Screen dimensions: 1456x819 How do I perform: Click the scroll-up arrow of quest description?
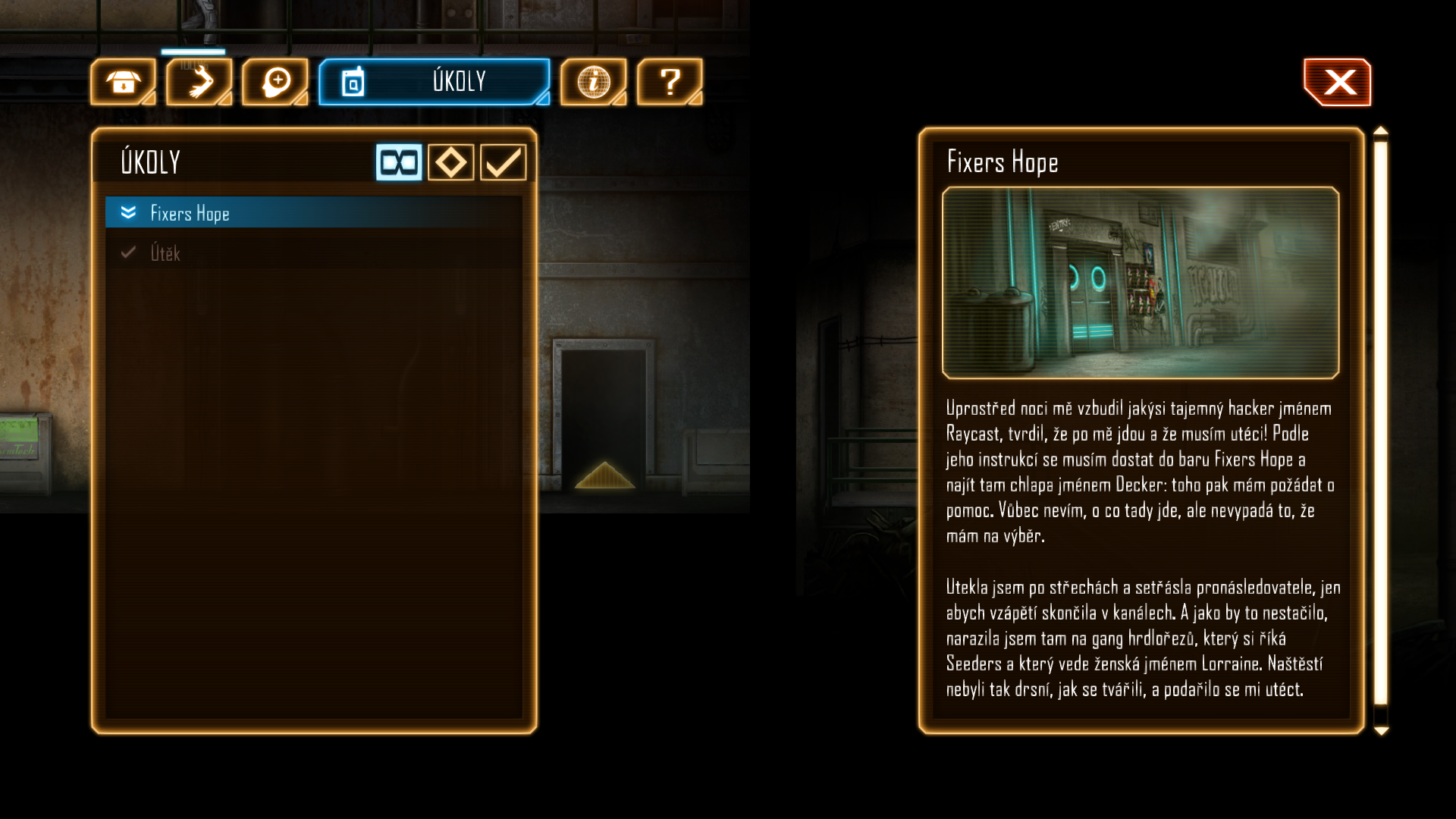1381,132
